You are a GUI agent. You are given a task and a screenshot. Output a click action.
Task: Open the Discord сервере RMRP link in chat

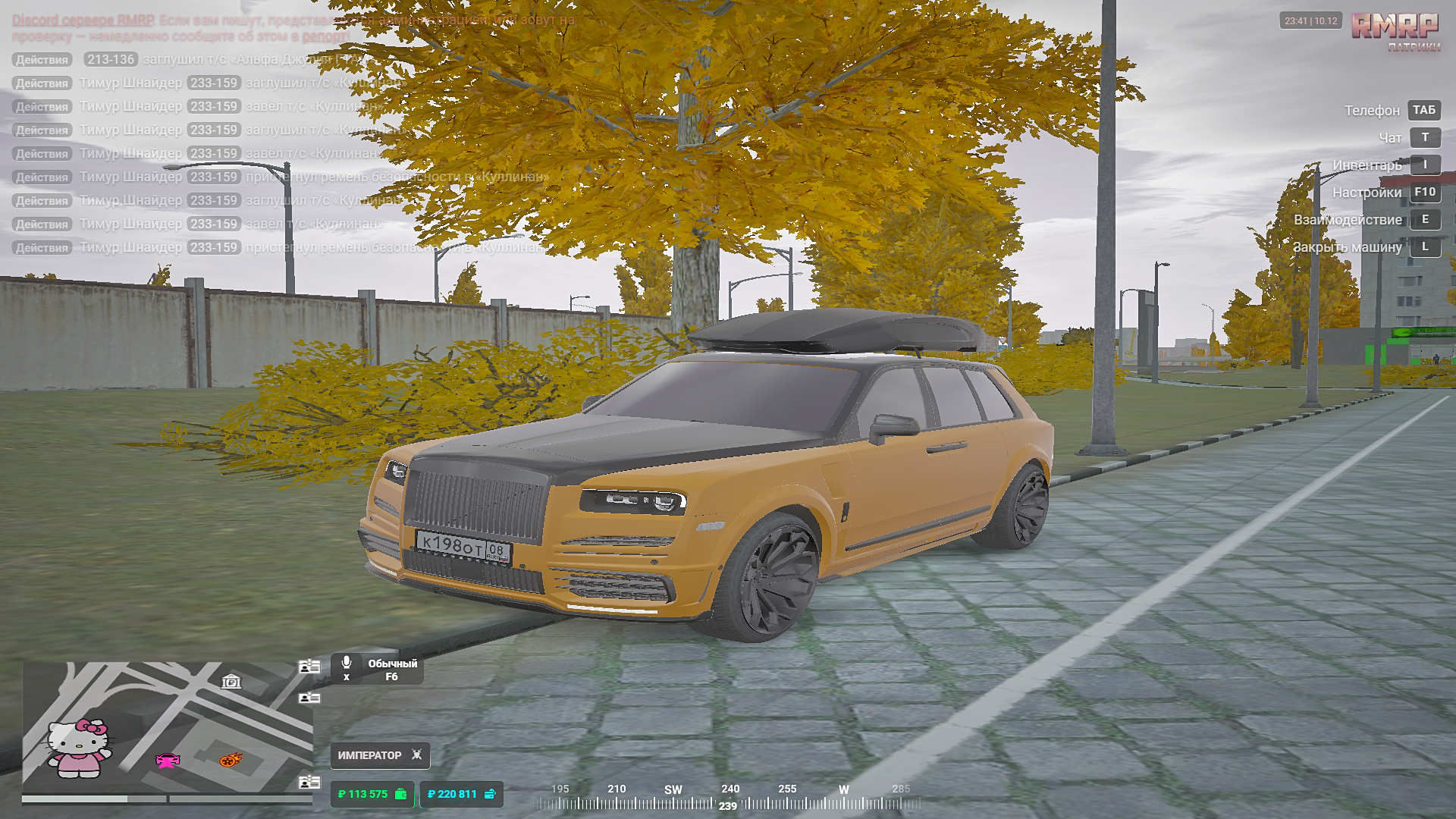83,20
